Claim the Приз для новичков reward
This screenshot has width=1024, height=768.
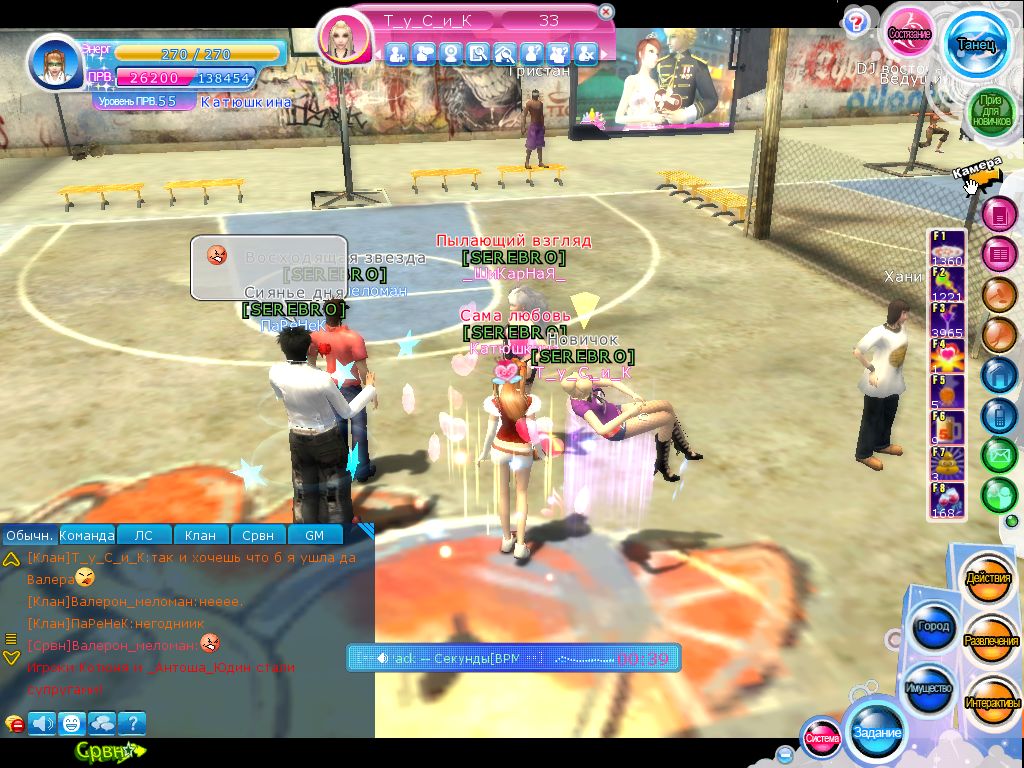coord(990,112)
